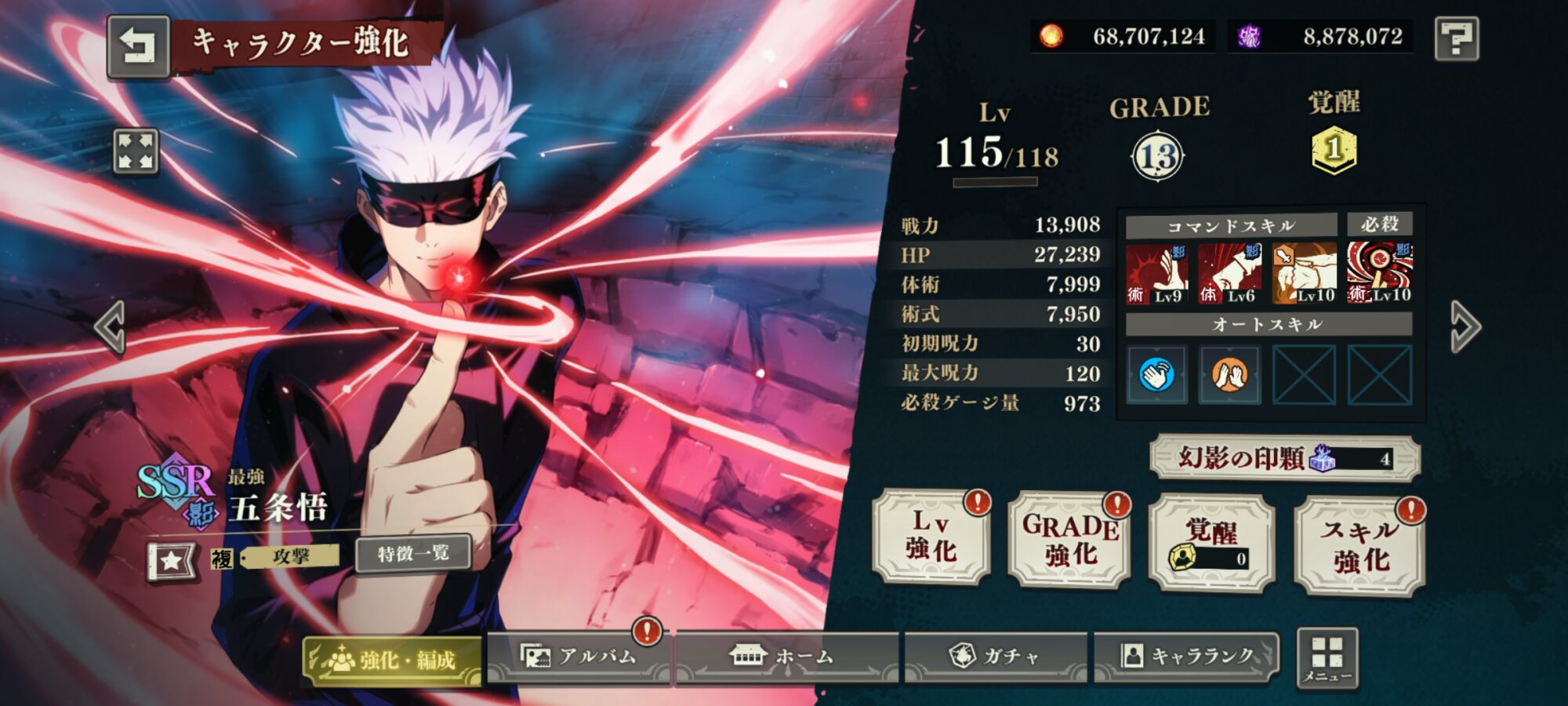
Task: Open the アルバム album tab
Action: [x=579, y=657]
